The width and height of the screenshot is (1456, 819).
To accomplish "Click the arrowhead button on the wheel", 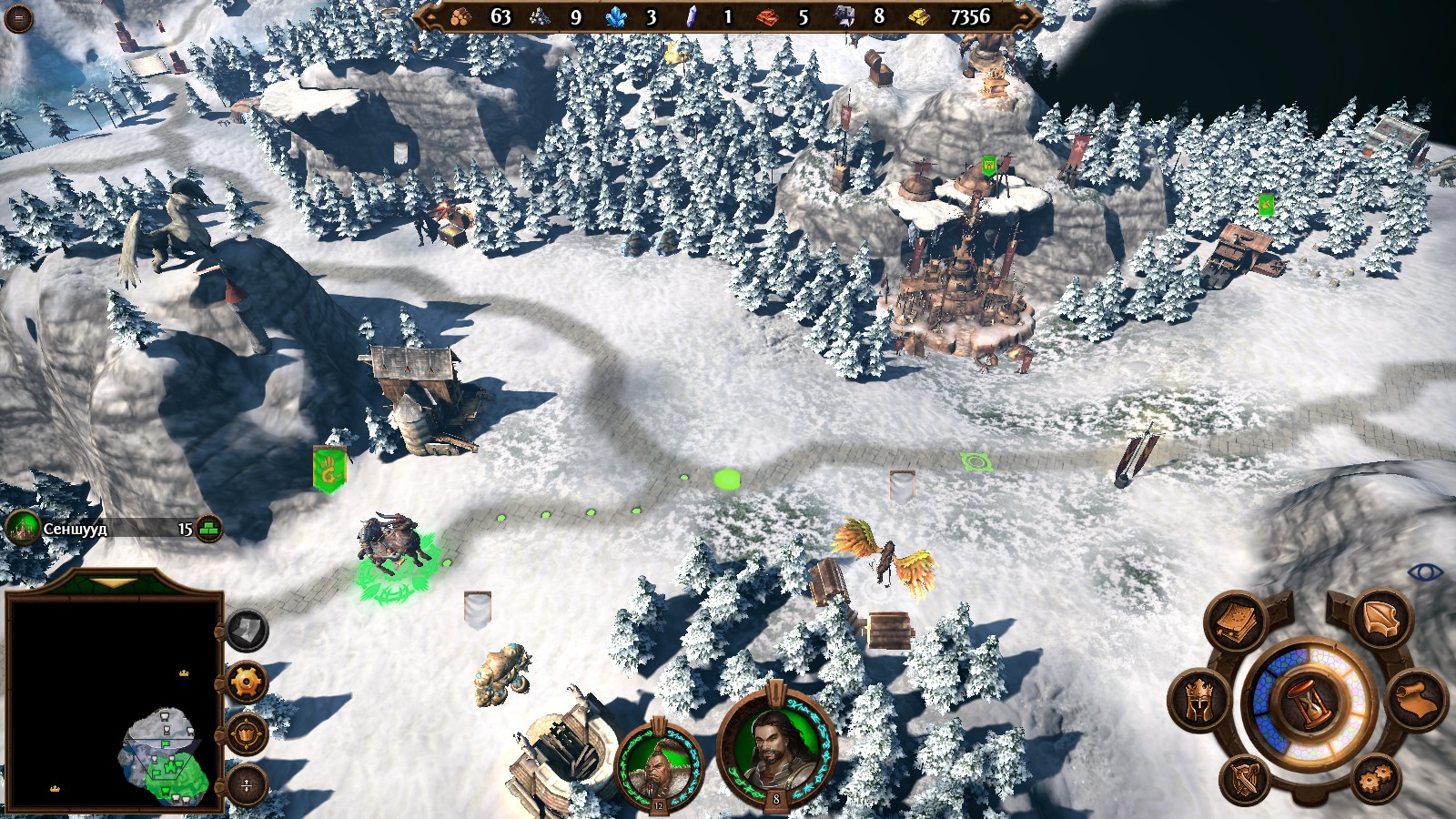I will [x=1383, y=620].
